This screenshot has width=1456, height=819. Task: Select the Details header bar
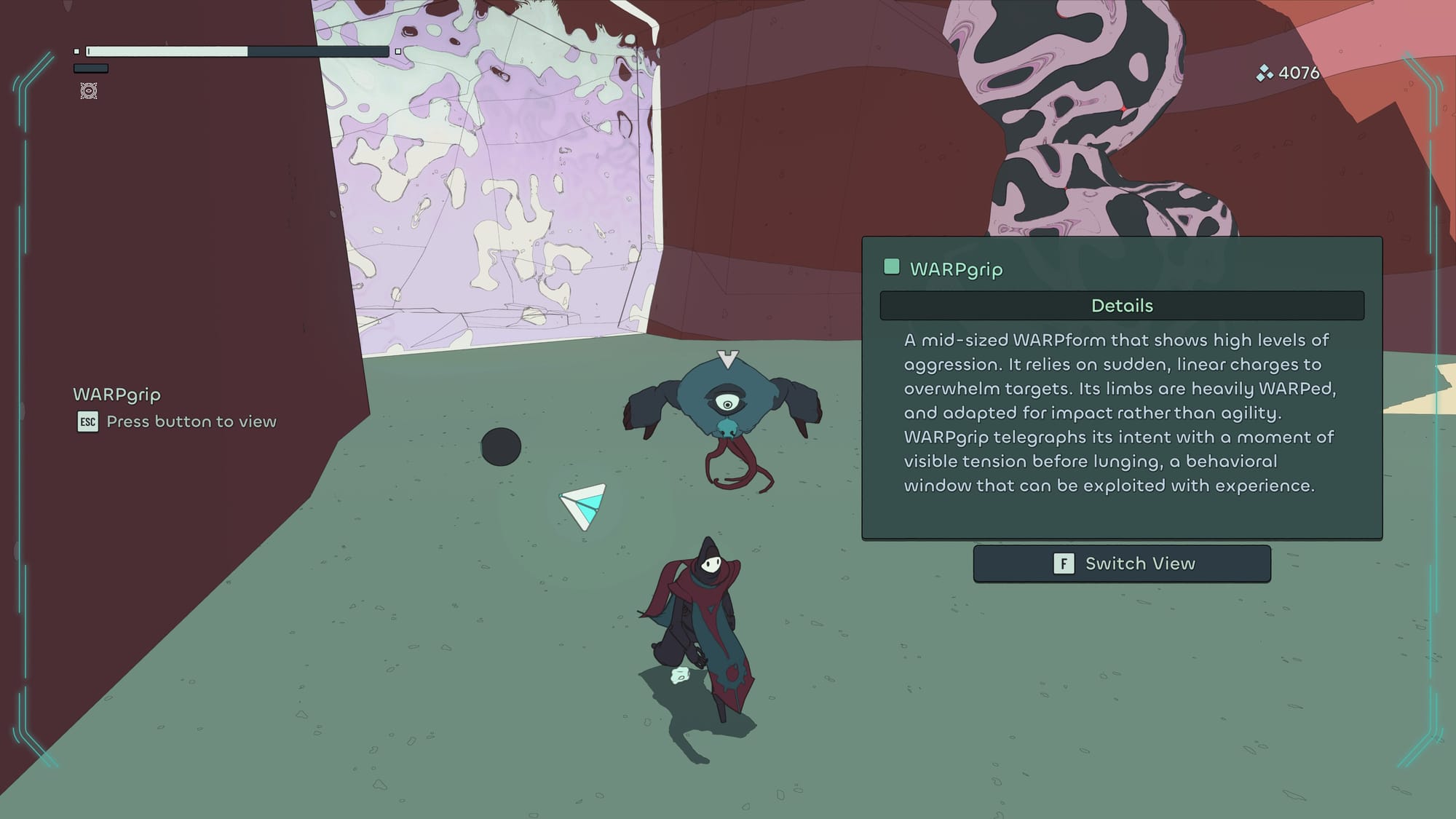pos(1122,306)
